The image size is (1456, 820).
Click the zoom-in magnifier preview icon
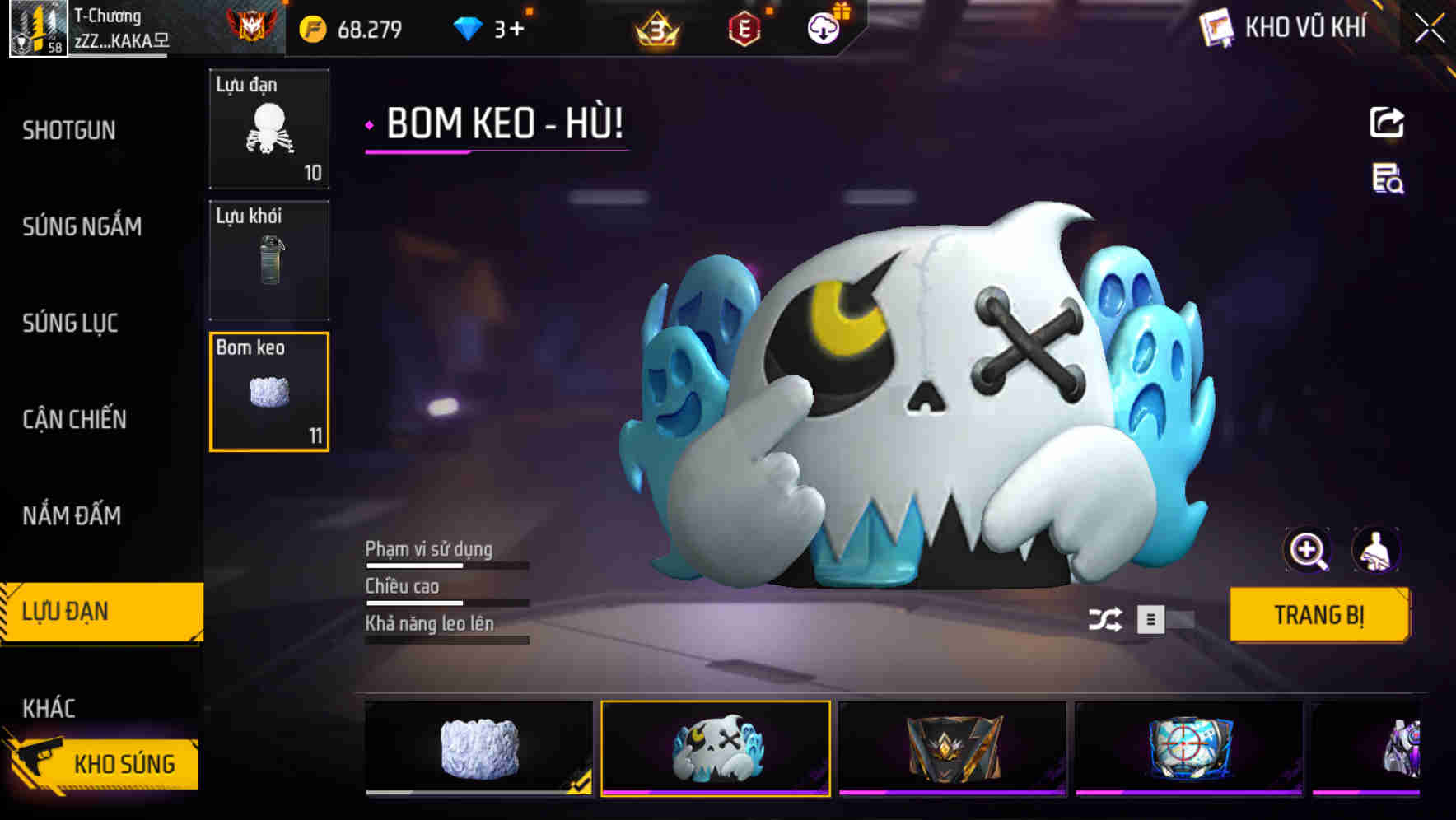click(1308, 549)
